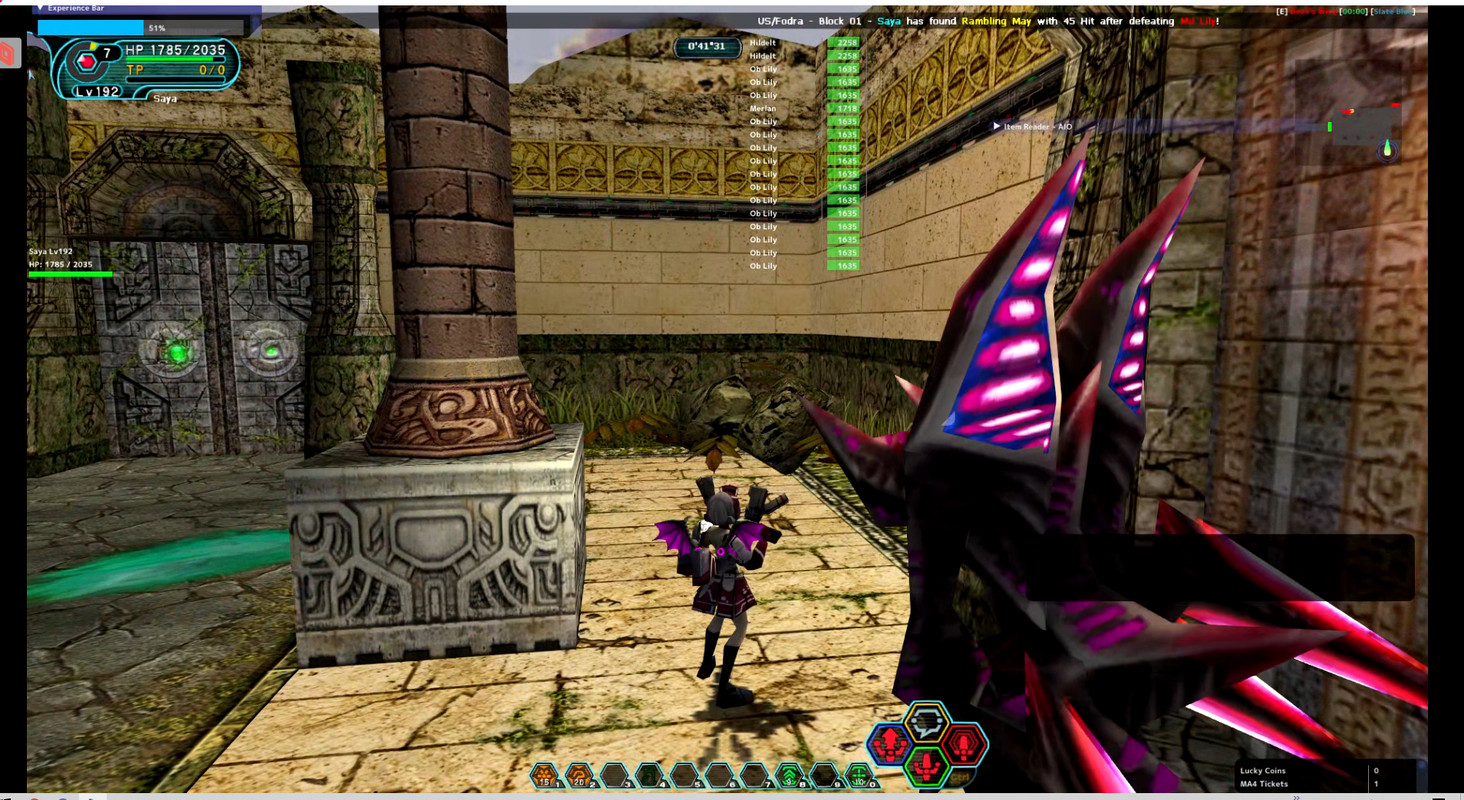This screenshot has width=1464, height=800.
Task: Activate the green arrows icon in slot 8
Action: point(789,775)
